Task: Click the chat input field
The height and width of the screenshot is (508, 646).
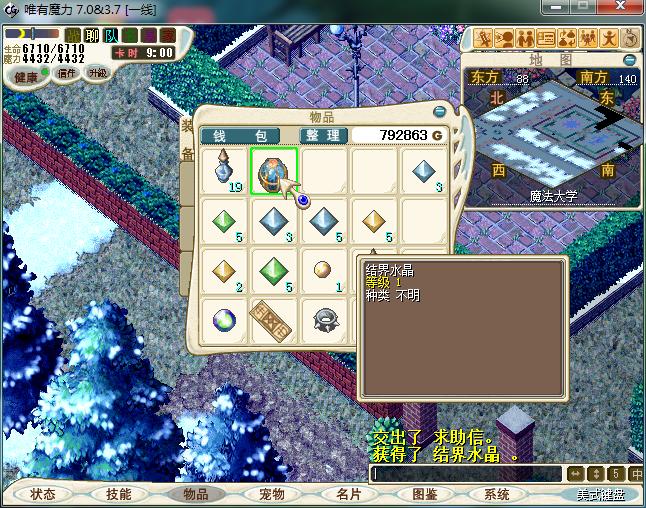Action: [465, 473]
